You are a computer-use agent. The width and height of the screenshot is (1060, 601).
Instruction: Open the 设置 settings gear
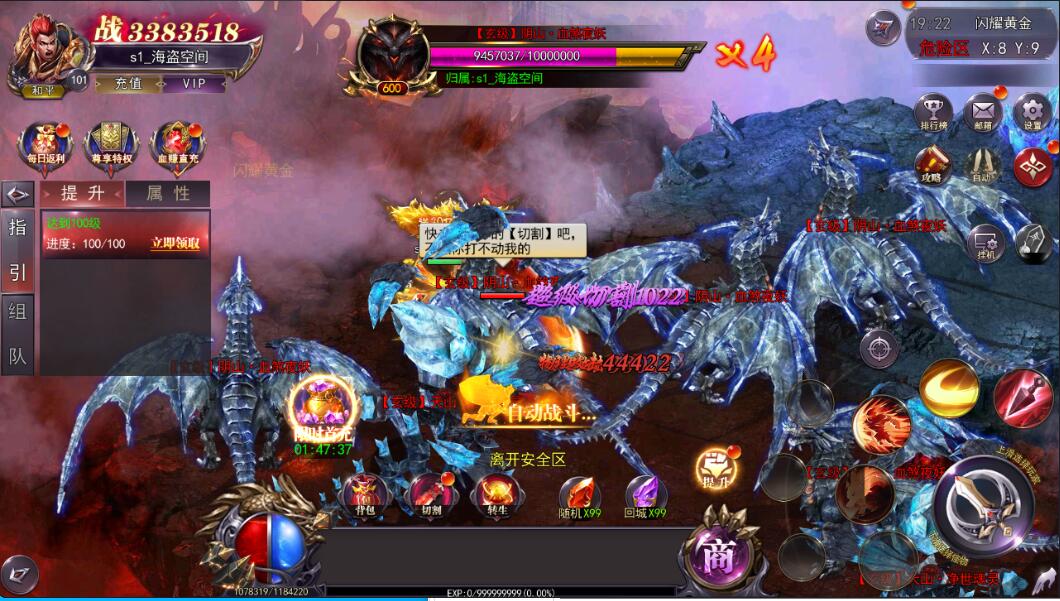(x=1032, y=111)
